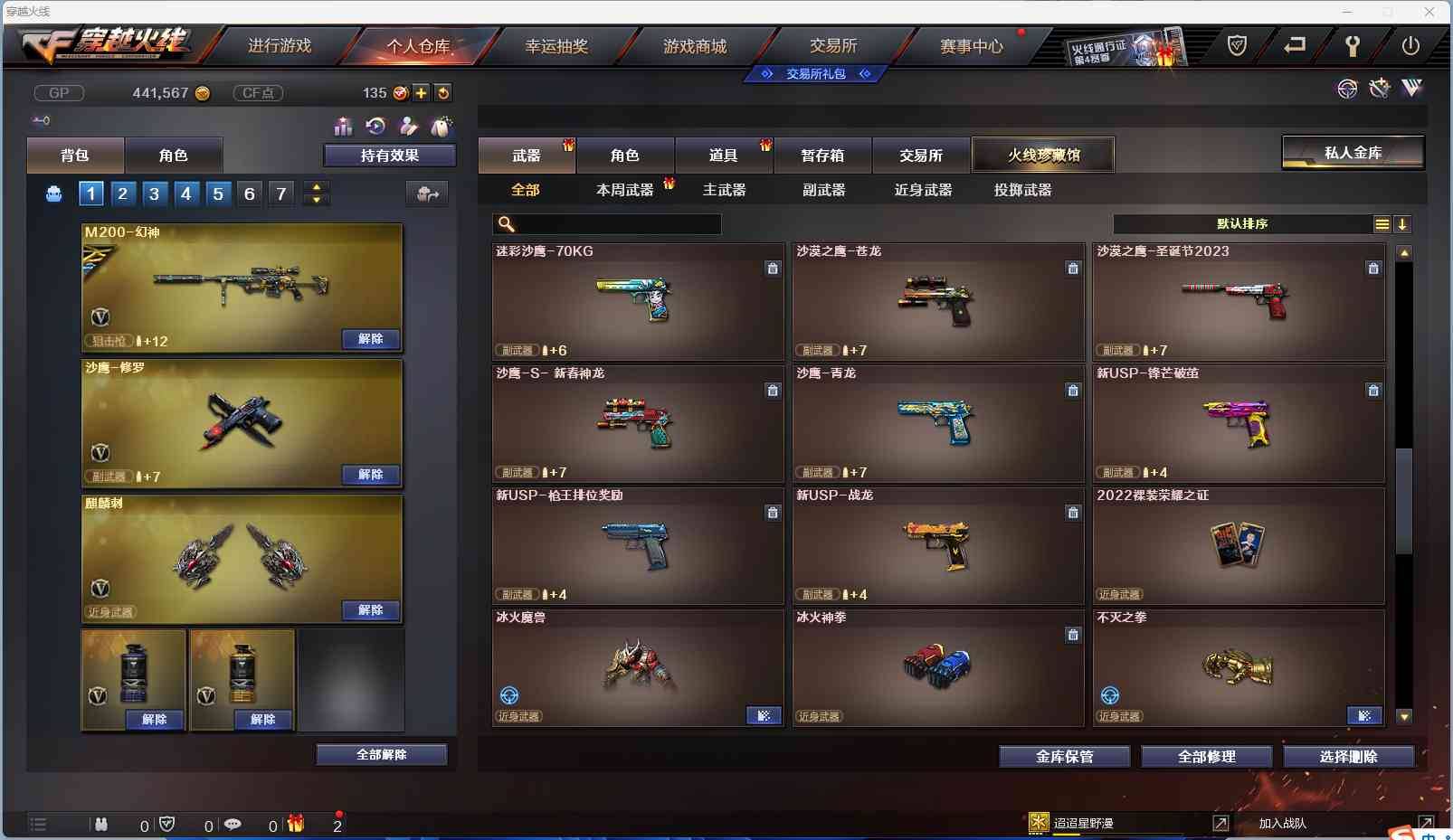Click the refresh icon next to CF points balance
Viewport: 1453px width, 840px height.
(443, 92)
